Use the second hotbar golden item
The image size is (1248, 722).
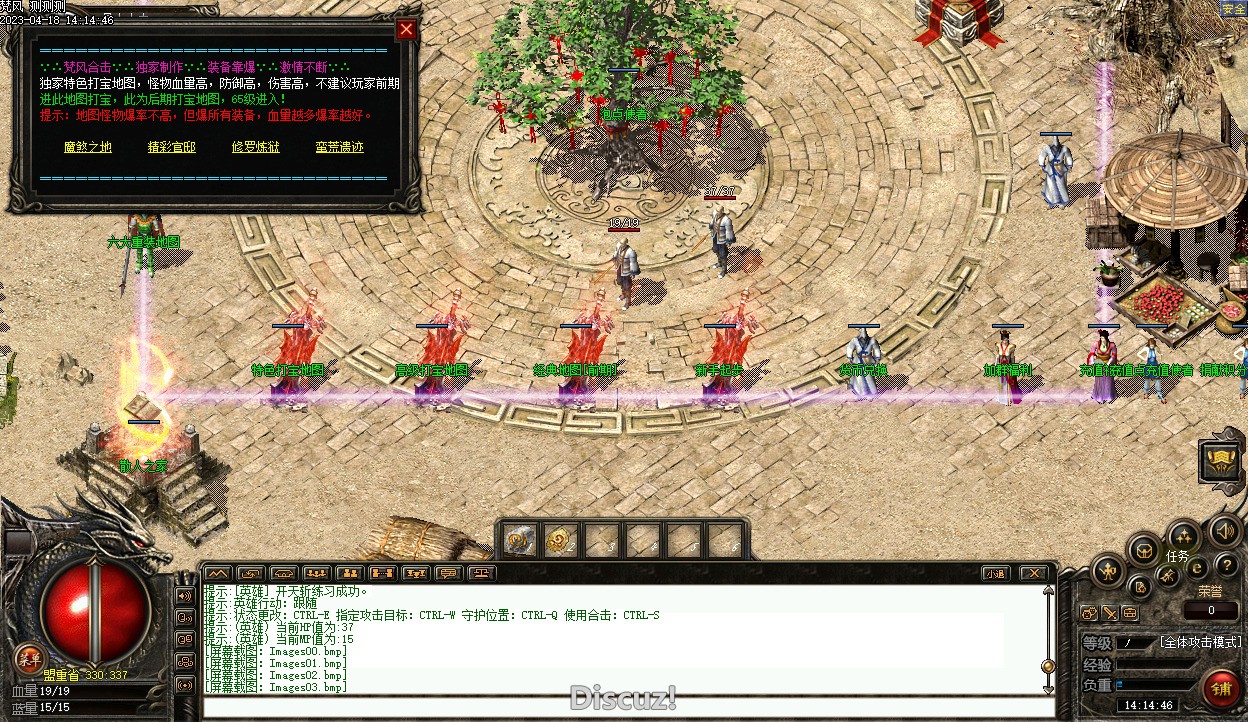(559, 540)
